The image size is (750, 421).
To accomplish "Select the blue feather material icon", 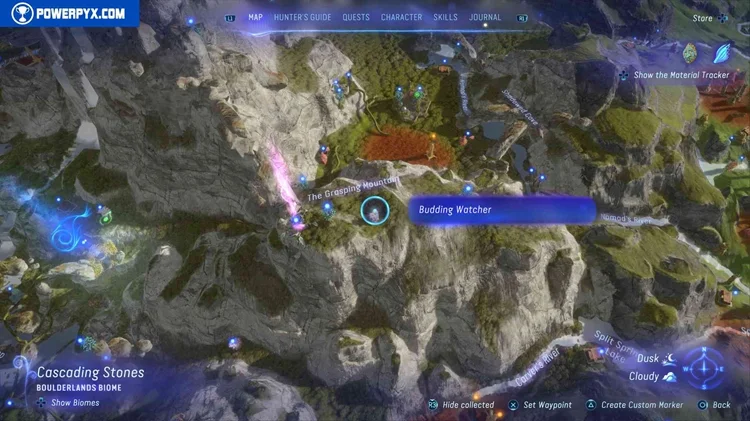I will [722, 52].
